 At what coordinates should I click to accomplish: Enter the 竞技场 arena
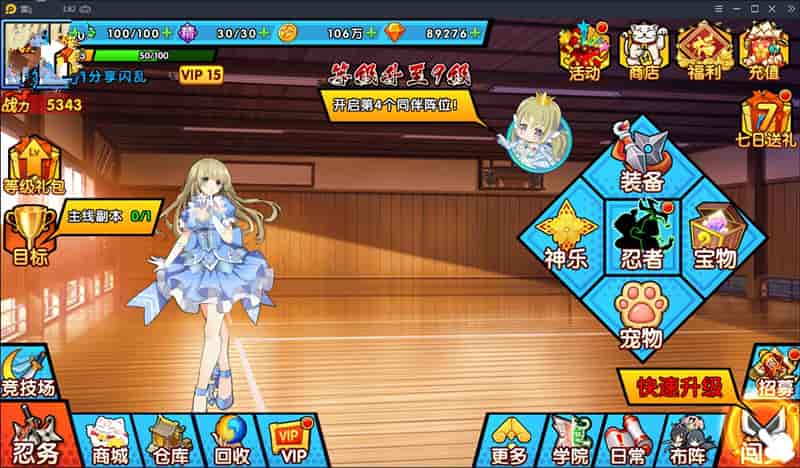[27, 373]
